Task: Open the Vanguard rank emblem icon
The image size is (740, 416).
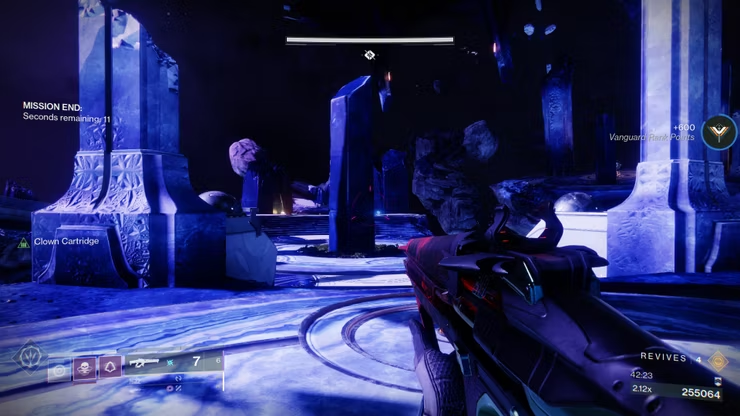Action: coord(718,132)
